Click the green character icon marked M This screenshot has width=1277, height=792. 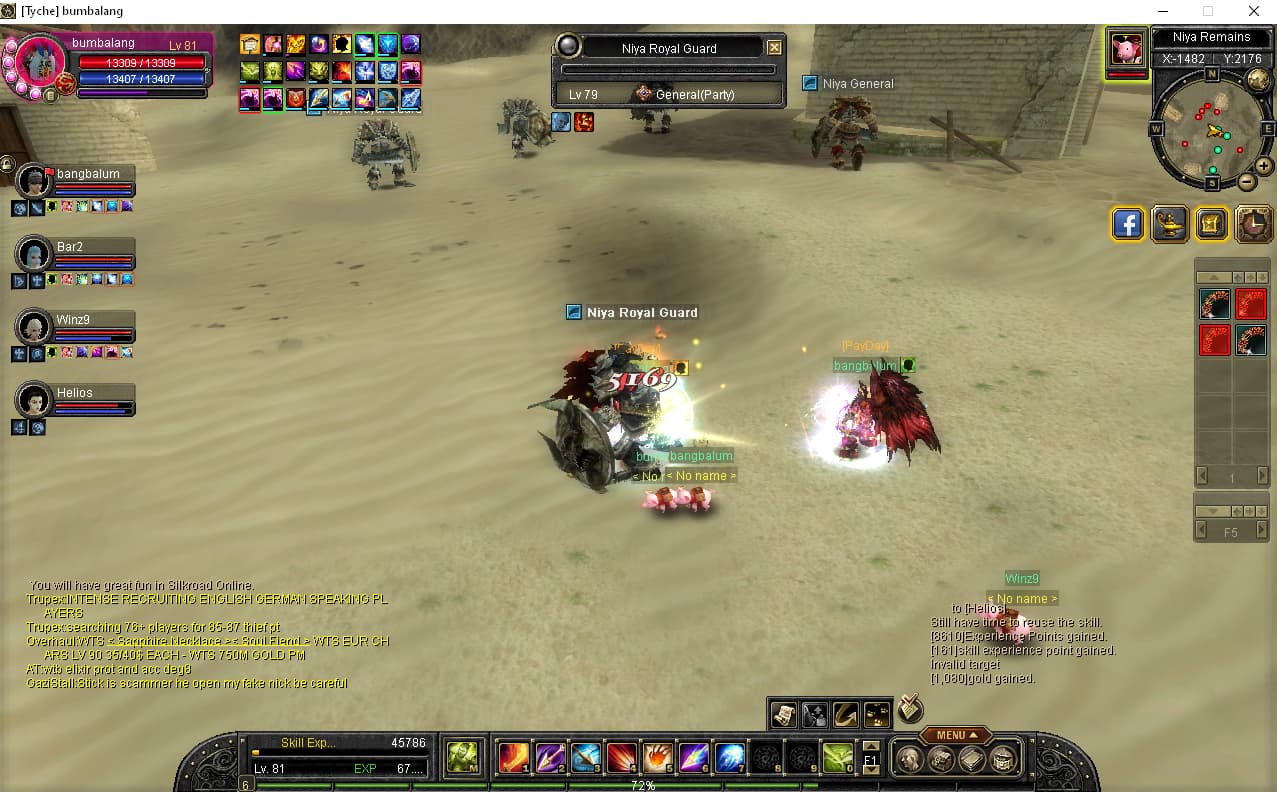(463, 757)
